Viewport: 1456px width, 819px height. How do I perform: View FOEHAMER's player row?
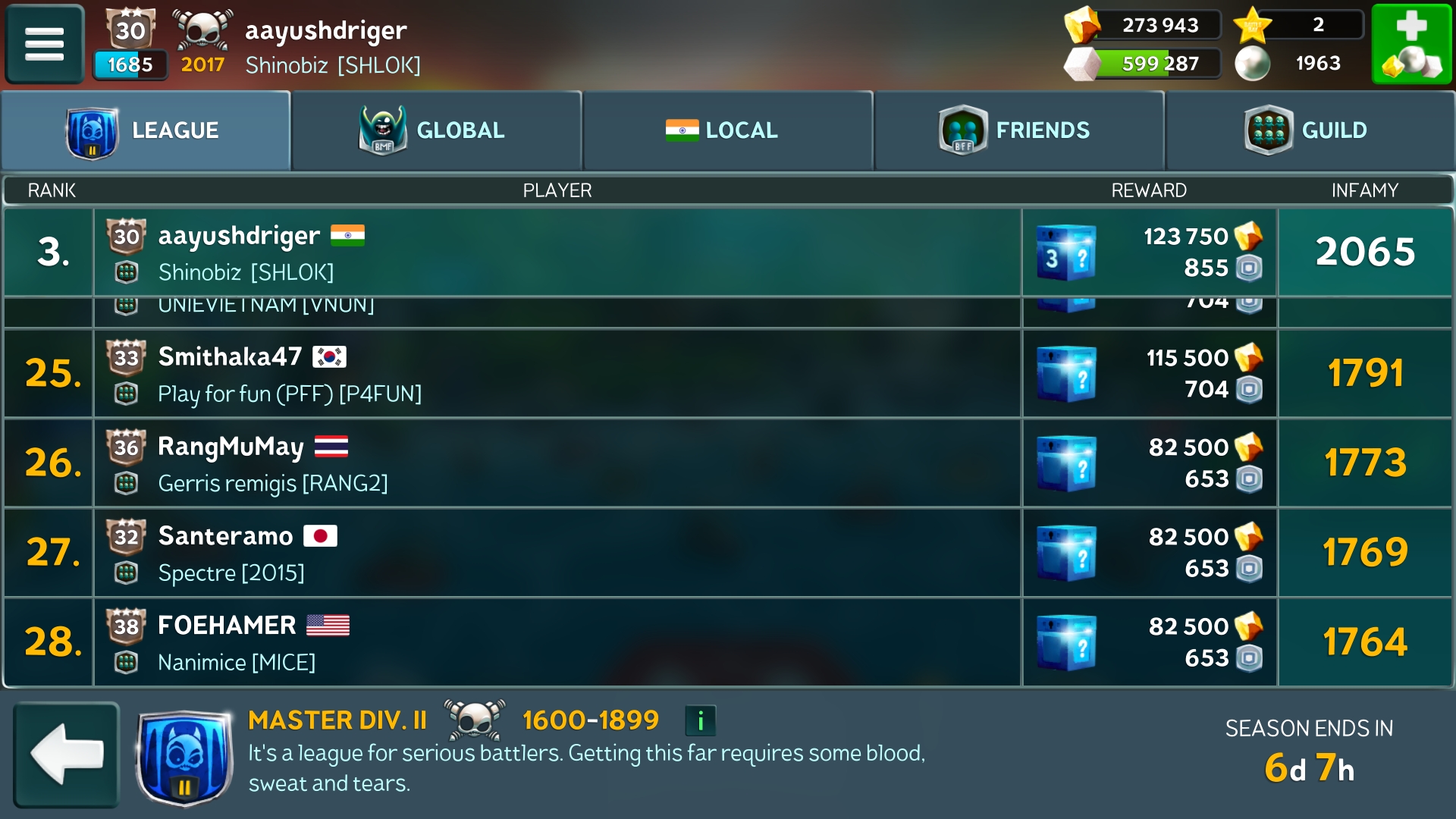coord(557,642)
